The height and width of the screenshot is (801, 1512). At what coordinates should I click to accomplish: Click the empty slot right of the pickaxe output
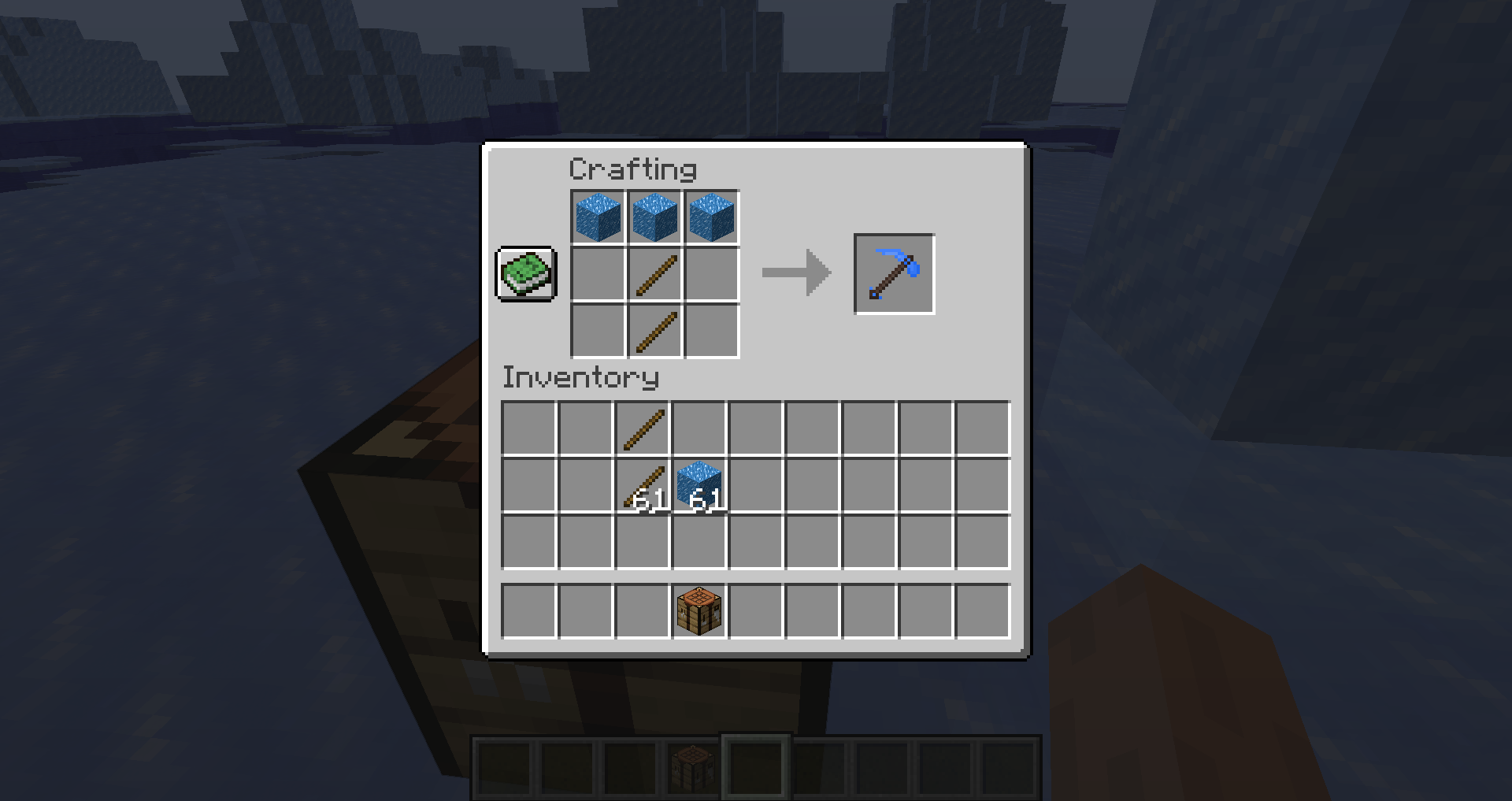pyautogui.click(x=969, y=273)
